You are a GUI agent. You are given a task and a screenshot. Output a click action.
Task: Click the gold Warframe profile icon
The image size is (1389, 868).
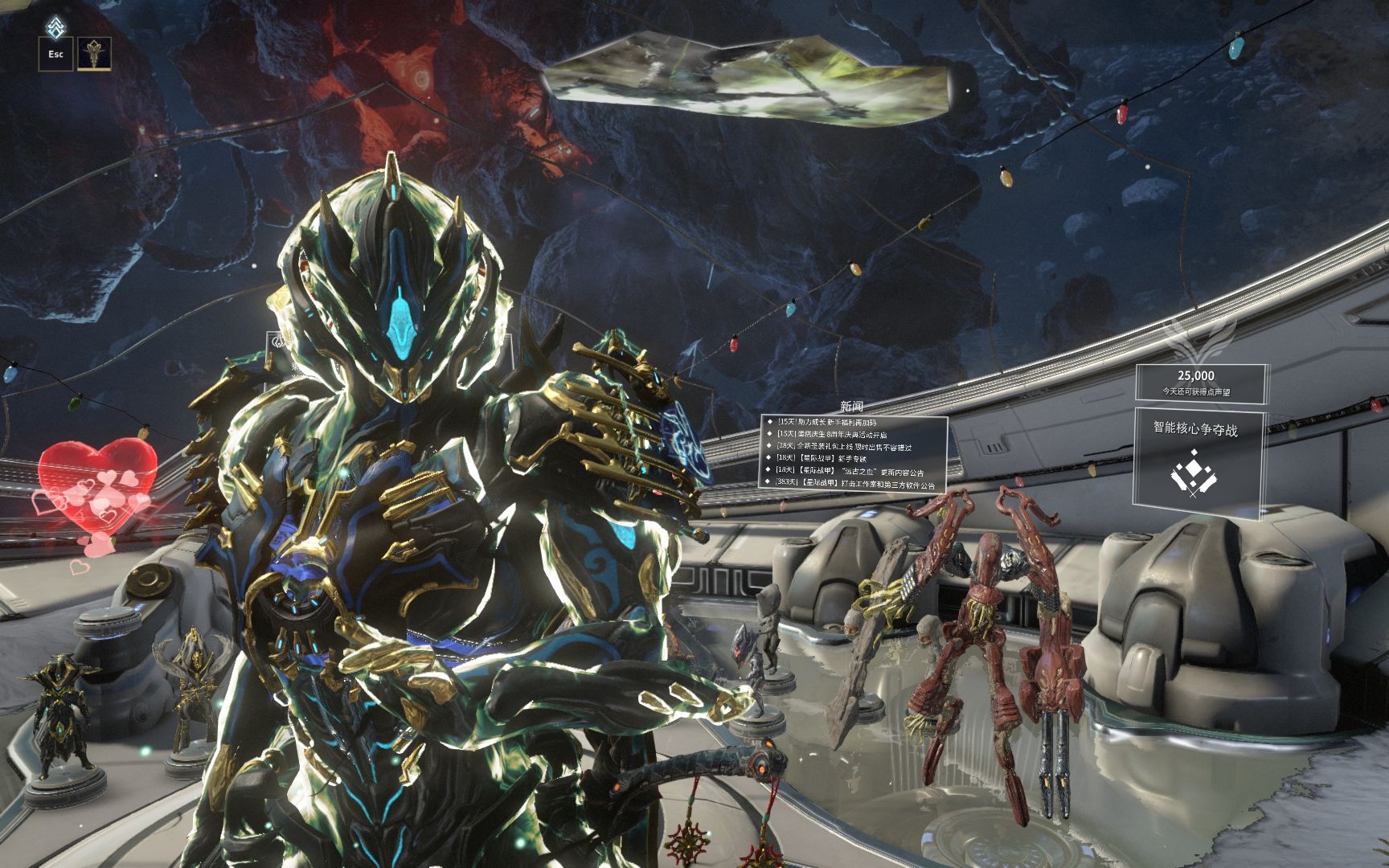[94, 54]
